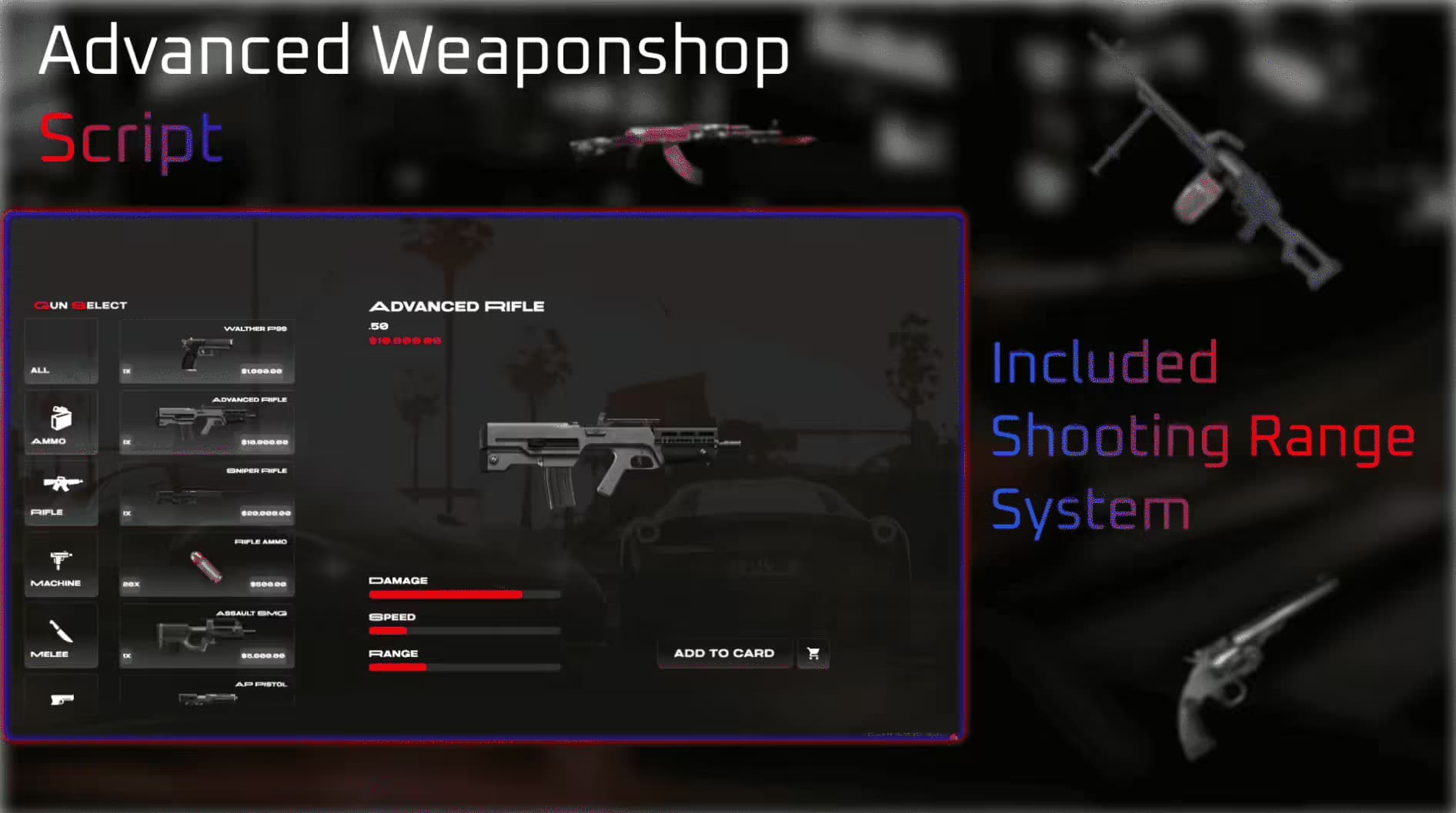Toggle the Rifle filter on
The image size is (1456, 813).
click(x=62, y=492)
